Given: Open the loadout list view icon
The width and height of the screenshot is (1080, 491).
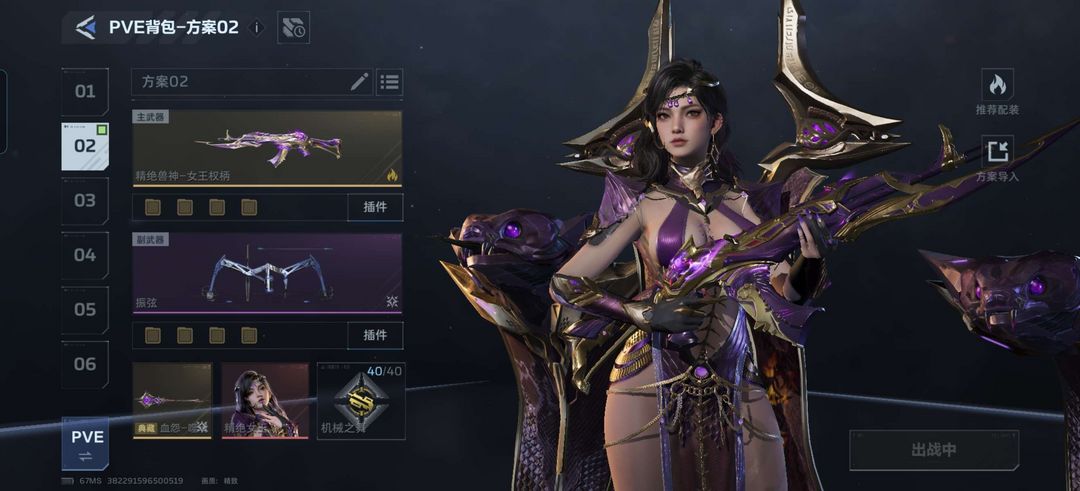Looking at the screenshot, I should pyautogui.click(x=389, y=82).
